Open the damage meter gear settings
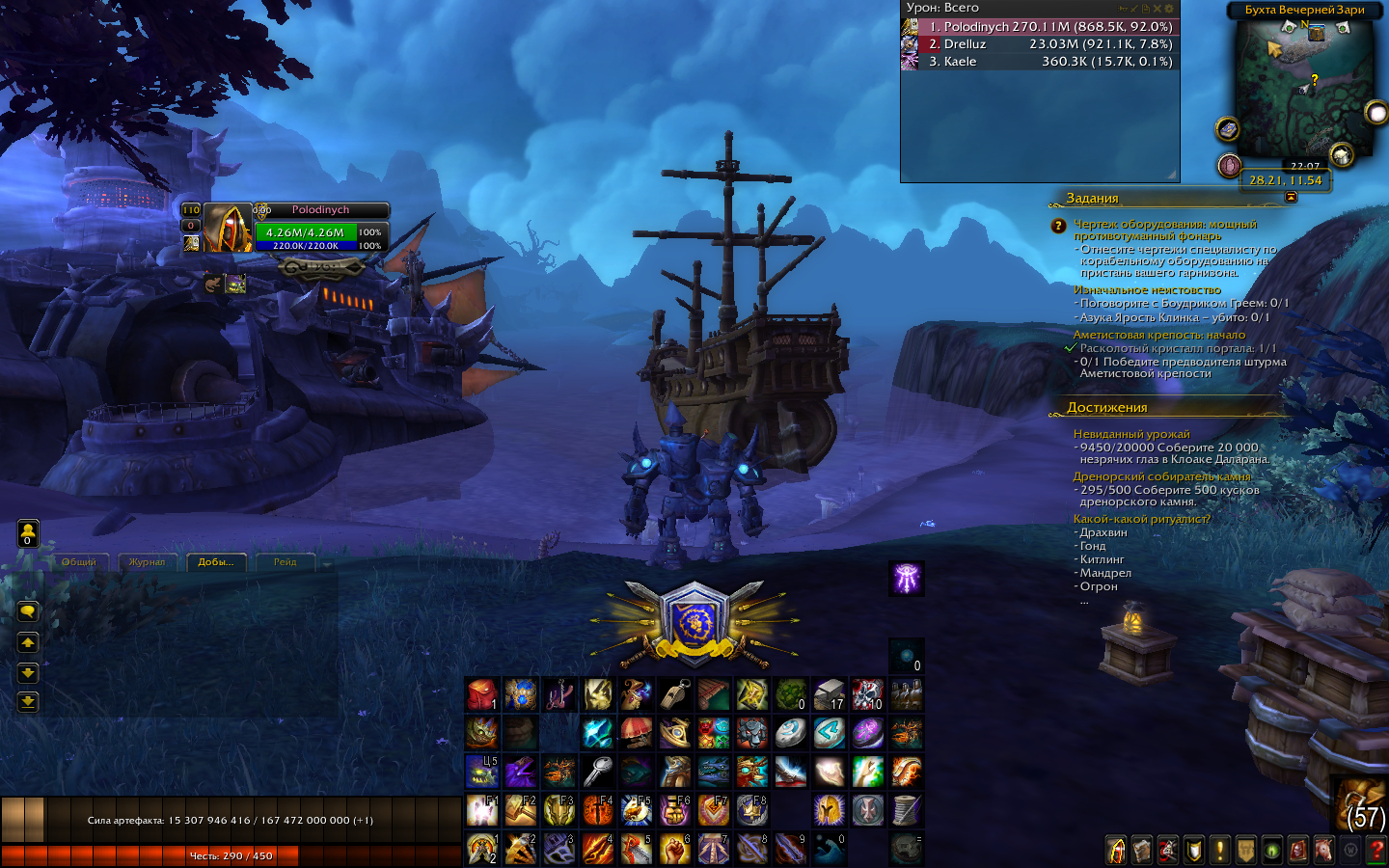The height and width of the screenshot is (868, 1389). (x=1169, y=9)
